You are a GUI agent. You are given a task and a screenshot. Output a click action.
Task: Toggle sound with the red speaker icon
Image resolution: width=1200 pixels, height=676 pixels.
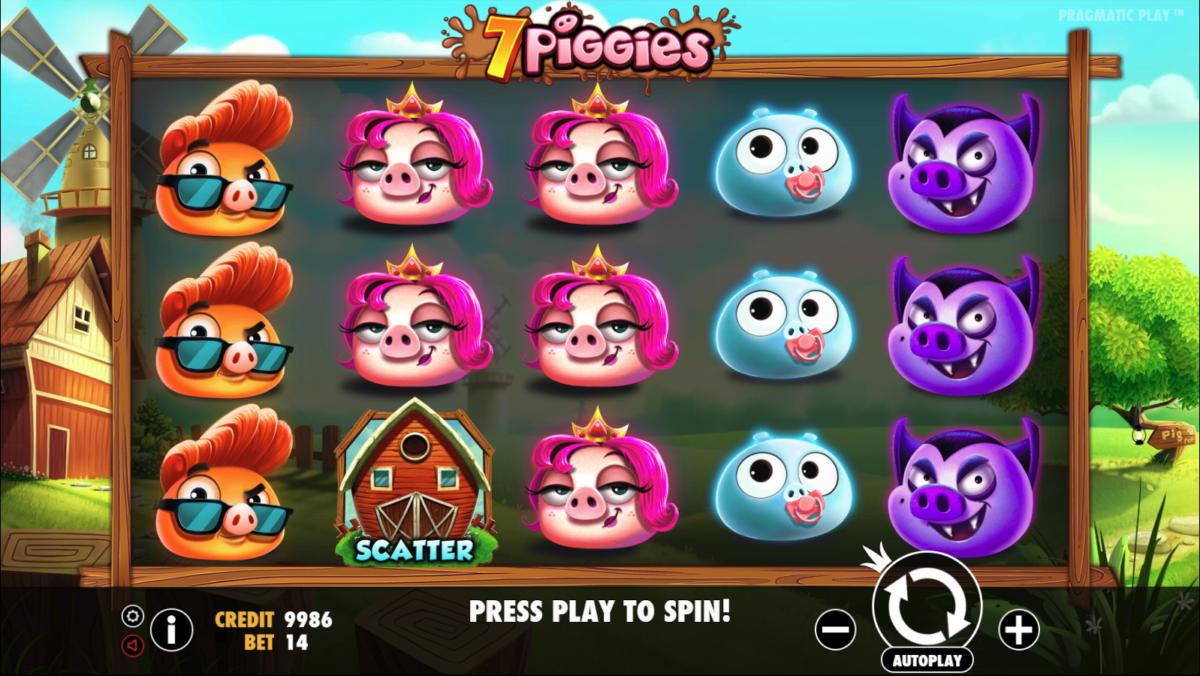133,645
